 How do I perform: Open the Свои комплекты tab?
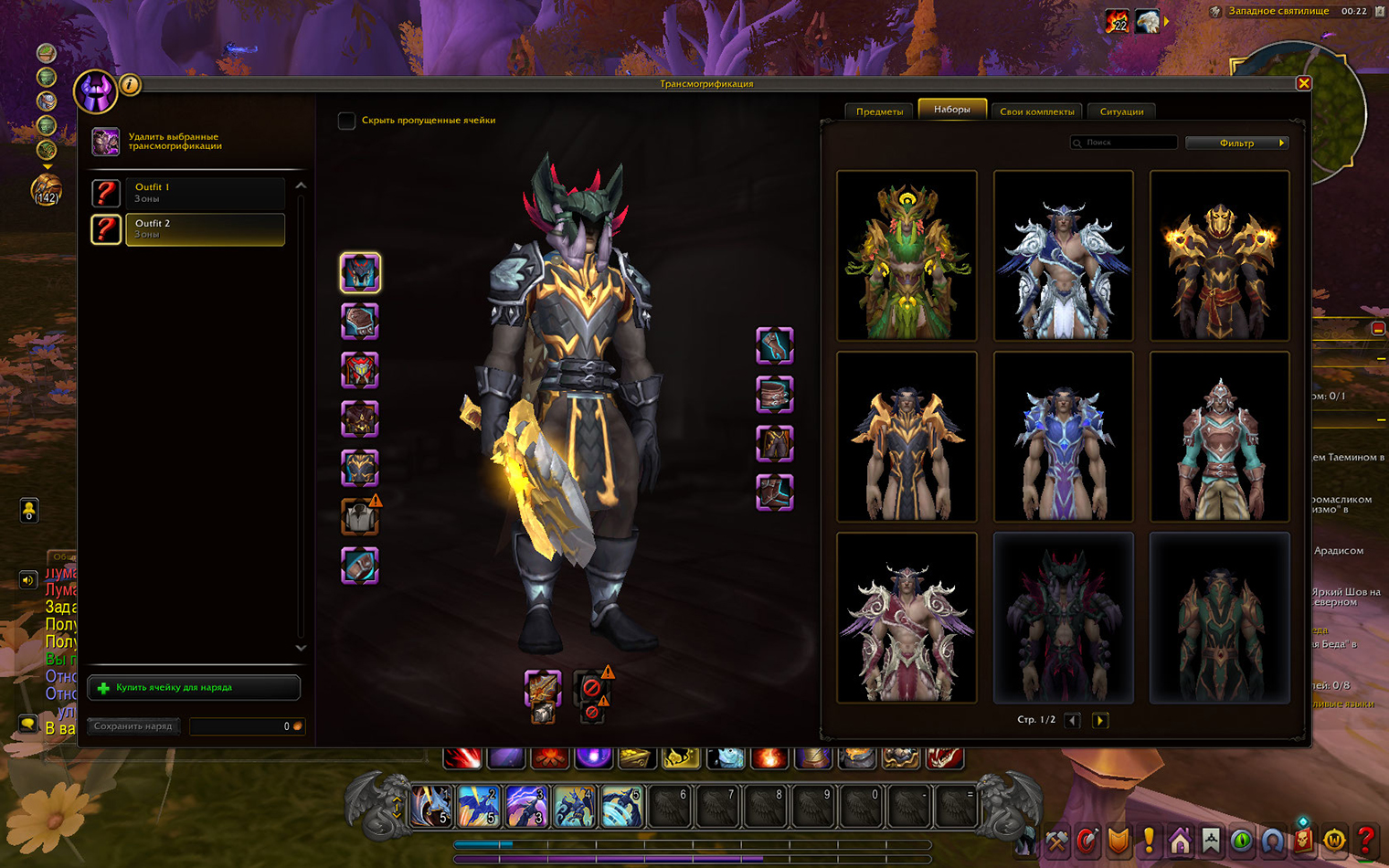(x=1036, y=111)
